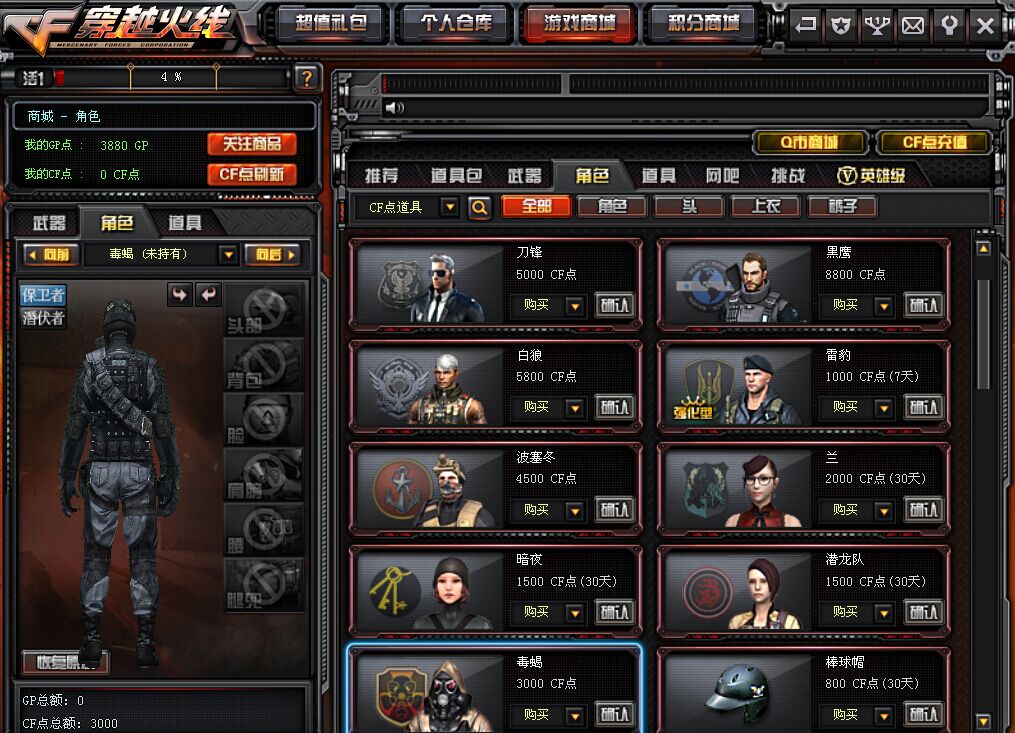
Task: Filter items by 裤子 pants
Action: point(842,206)
